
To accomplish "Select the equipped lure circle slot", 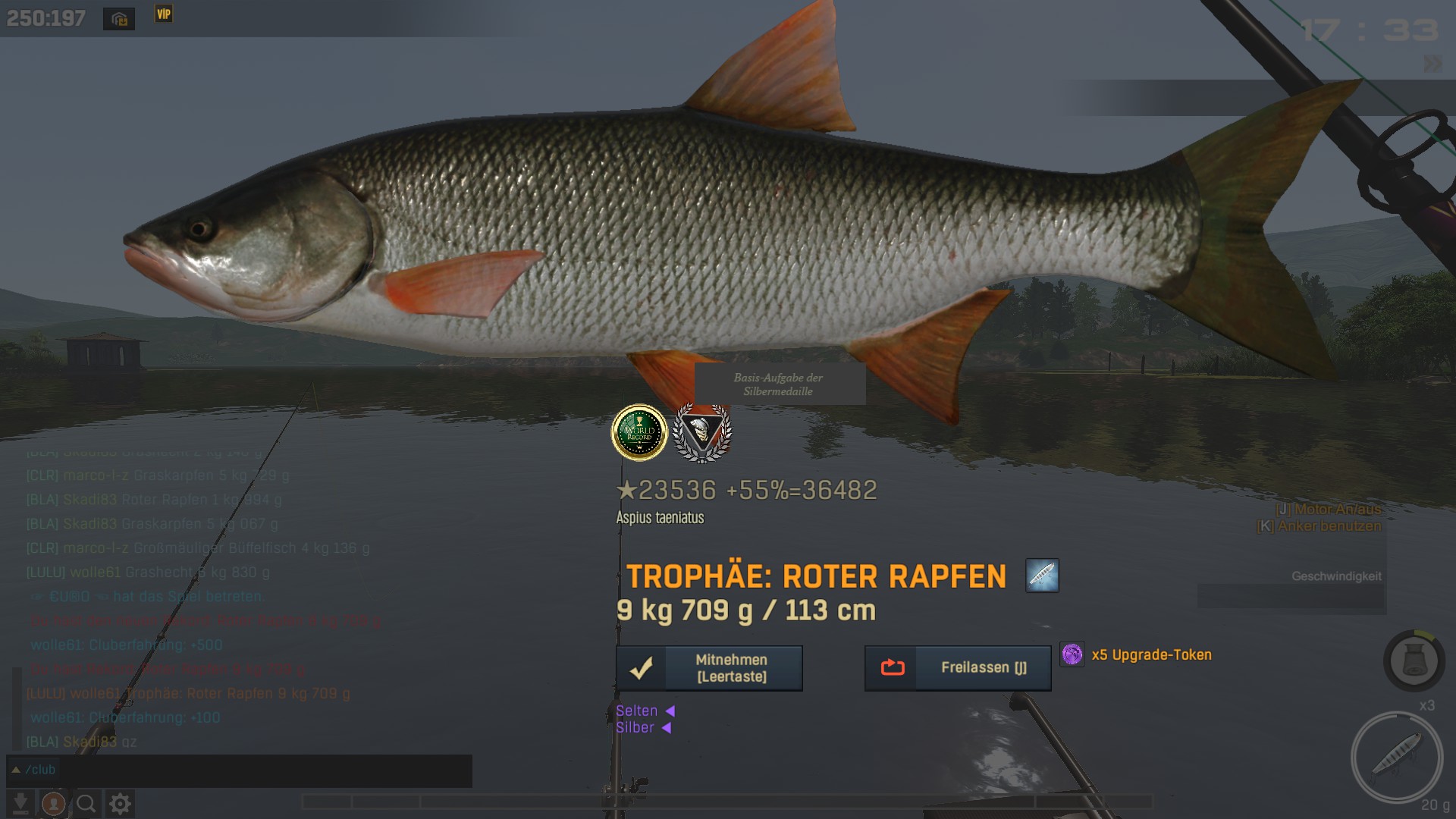I will (x=1396, y=757).
